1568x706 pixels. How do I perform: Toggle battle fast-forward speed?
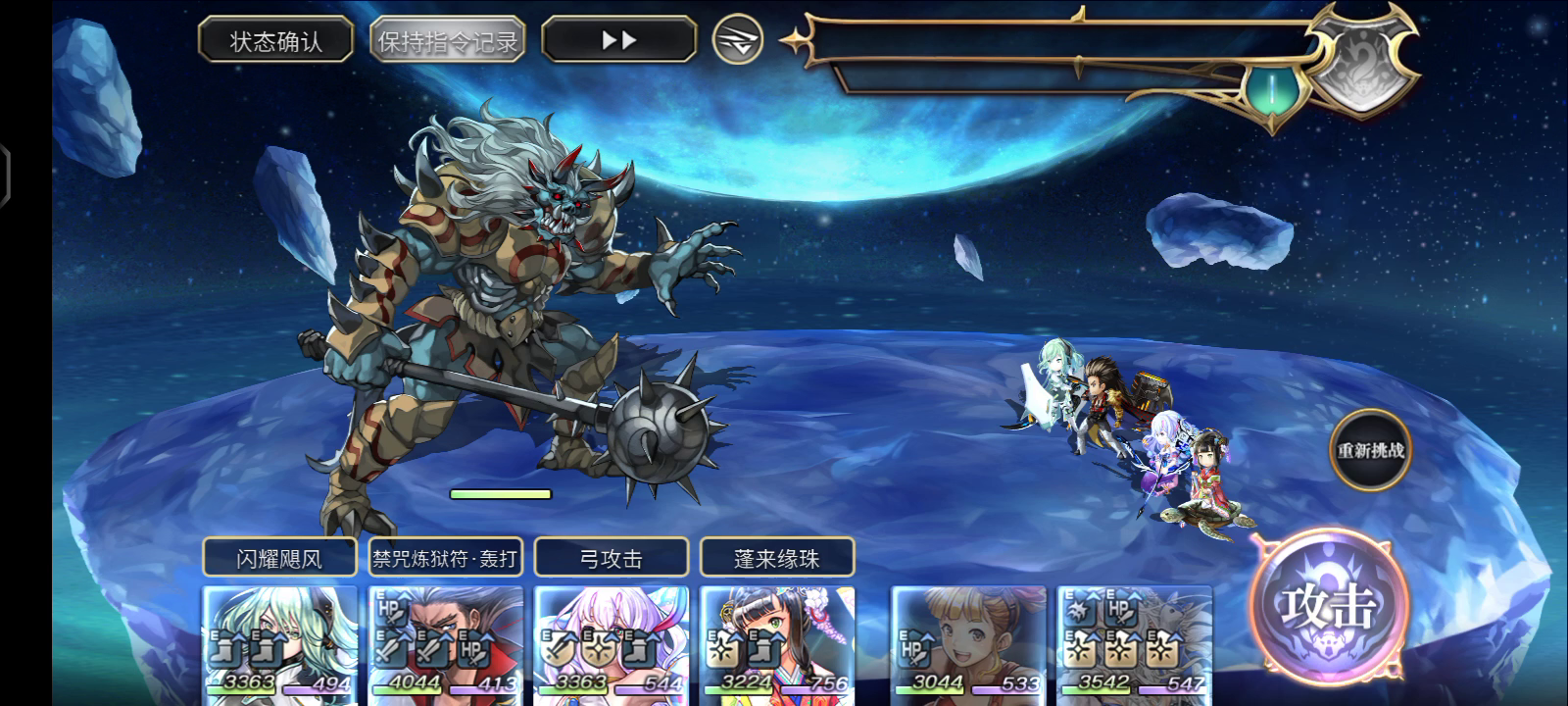(x=617, y=39)
